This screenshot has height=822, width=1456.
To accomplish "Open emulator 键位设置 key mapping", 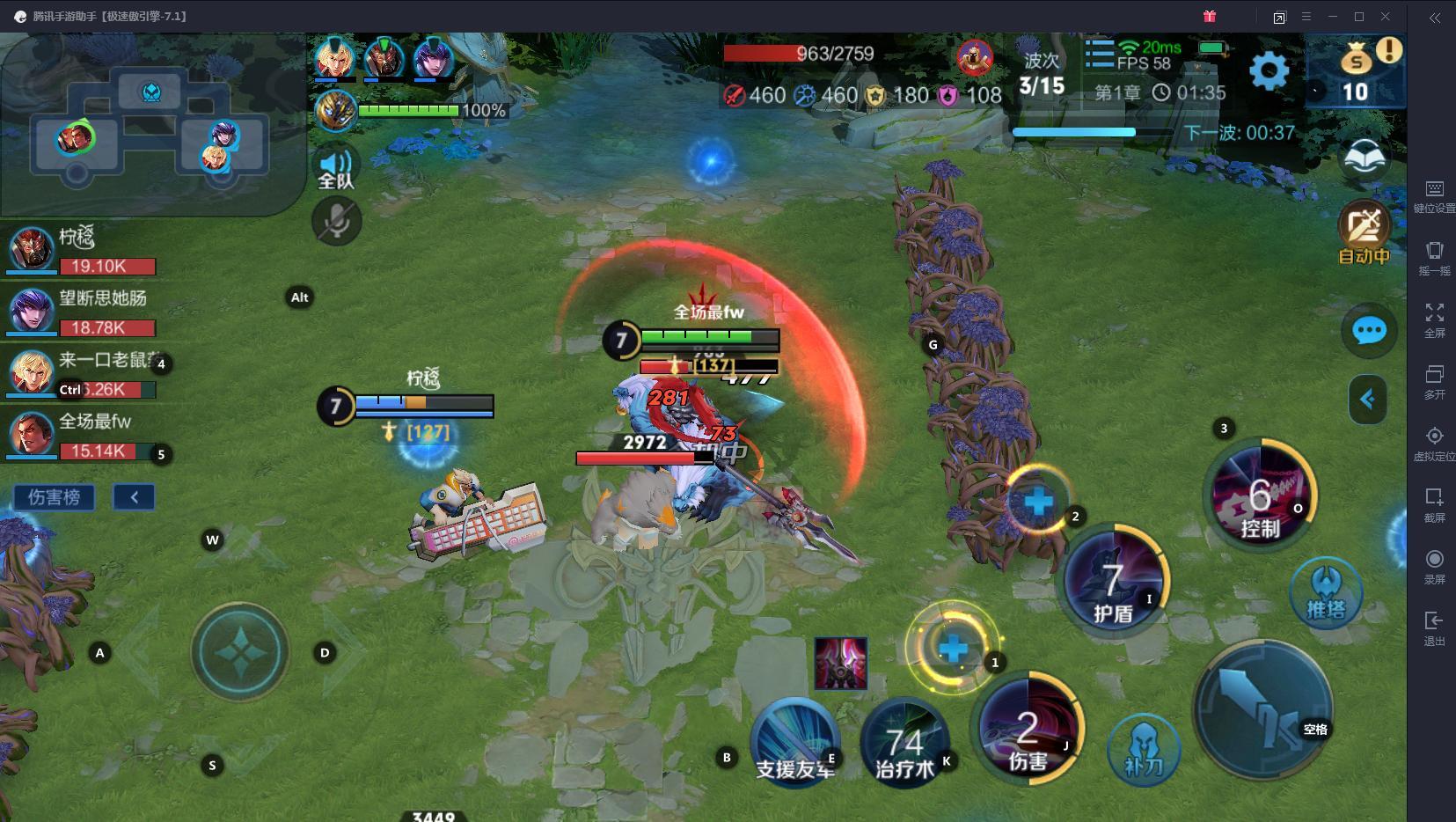I will click(1434, 196).
